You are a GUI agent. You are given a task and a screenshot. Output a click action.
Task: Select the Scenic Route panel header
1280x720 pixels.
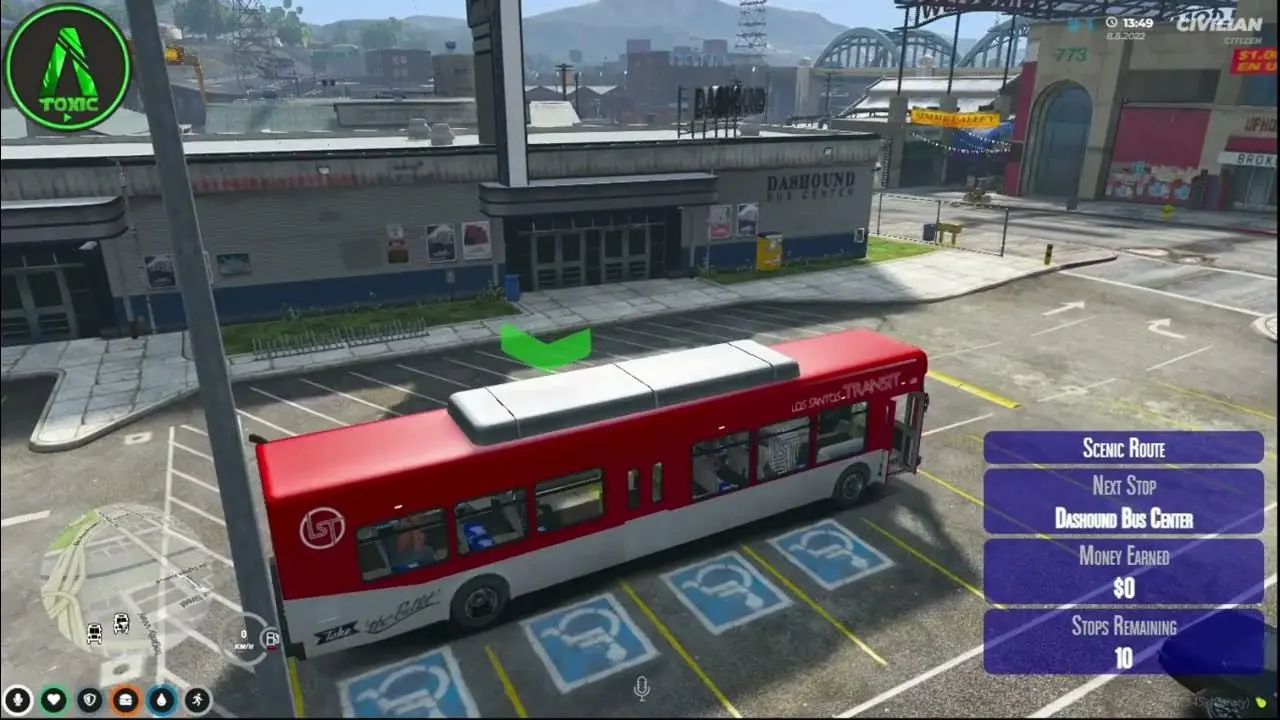[x=1123, y=448]
